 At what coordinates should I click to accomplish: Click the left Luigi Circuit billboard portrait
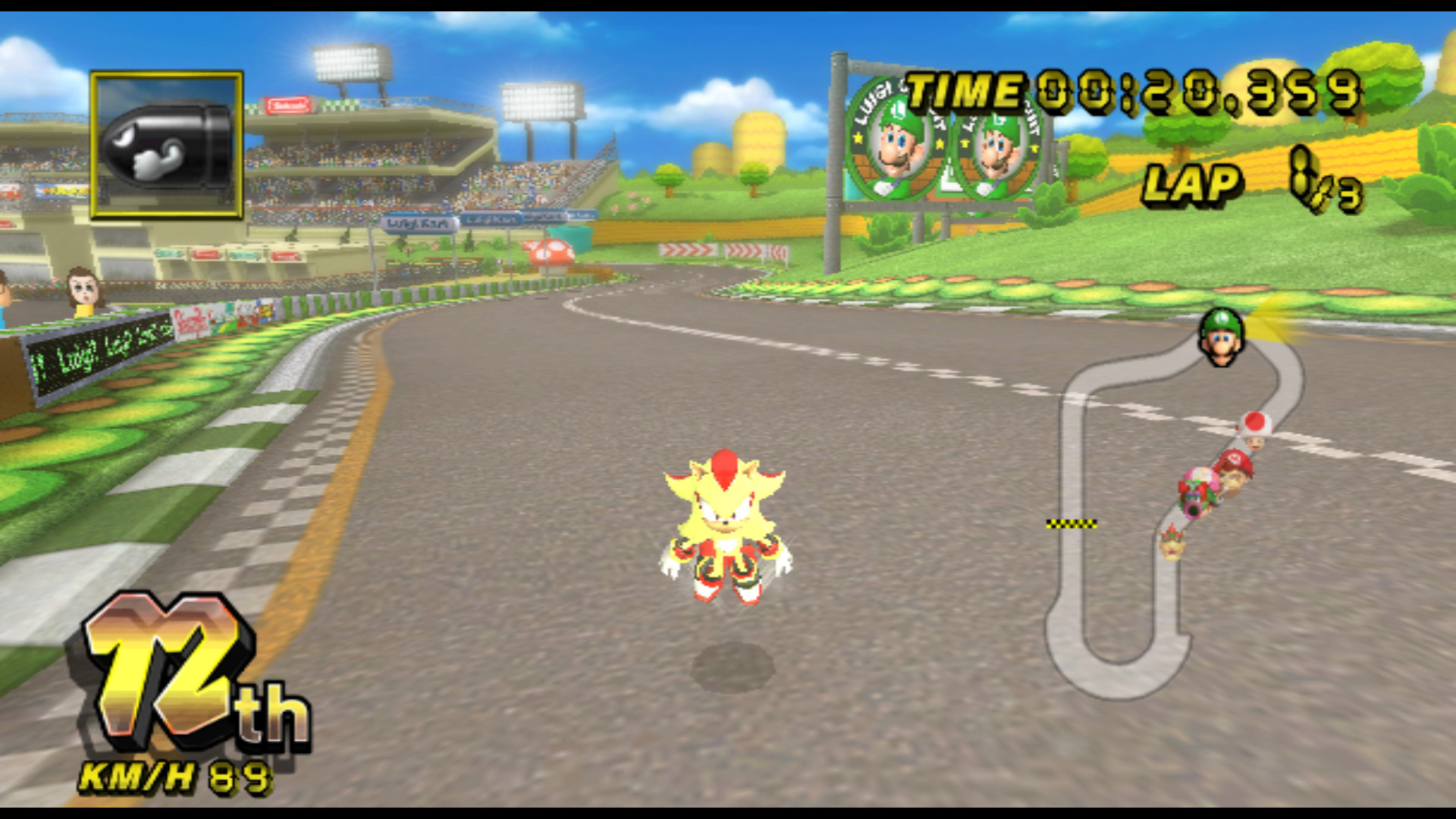point(895,148)
